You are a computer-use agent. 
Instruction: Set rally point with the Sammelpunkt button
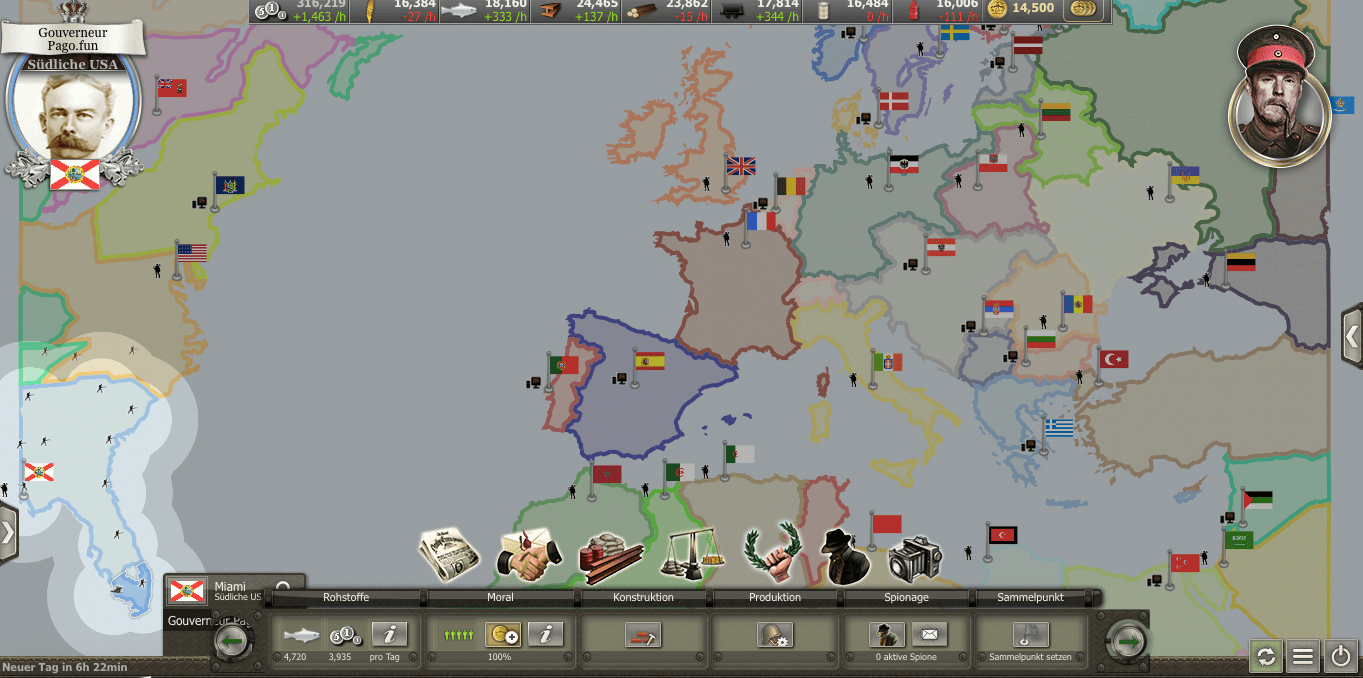coord(1031,635)
